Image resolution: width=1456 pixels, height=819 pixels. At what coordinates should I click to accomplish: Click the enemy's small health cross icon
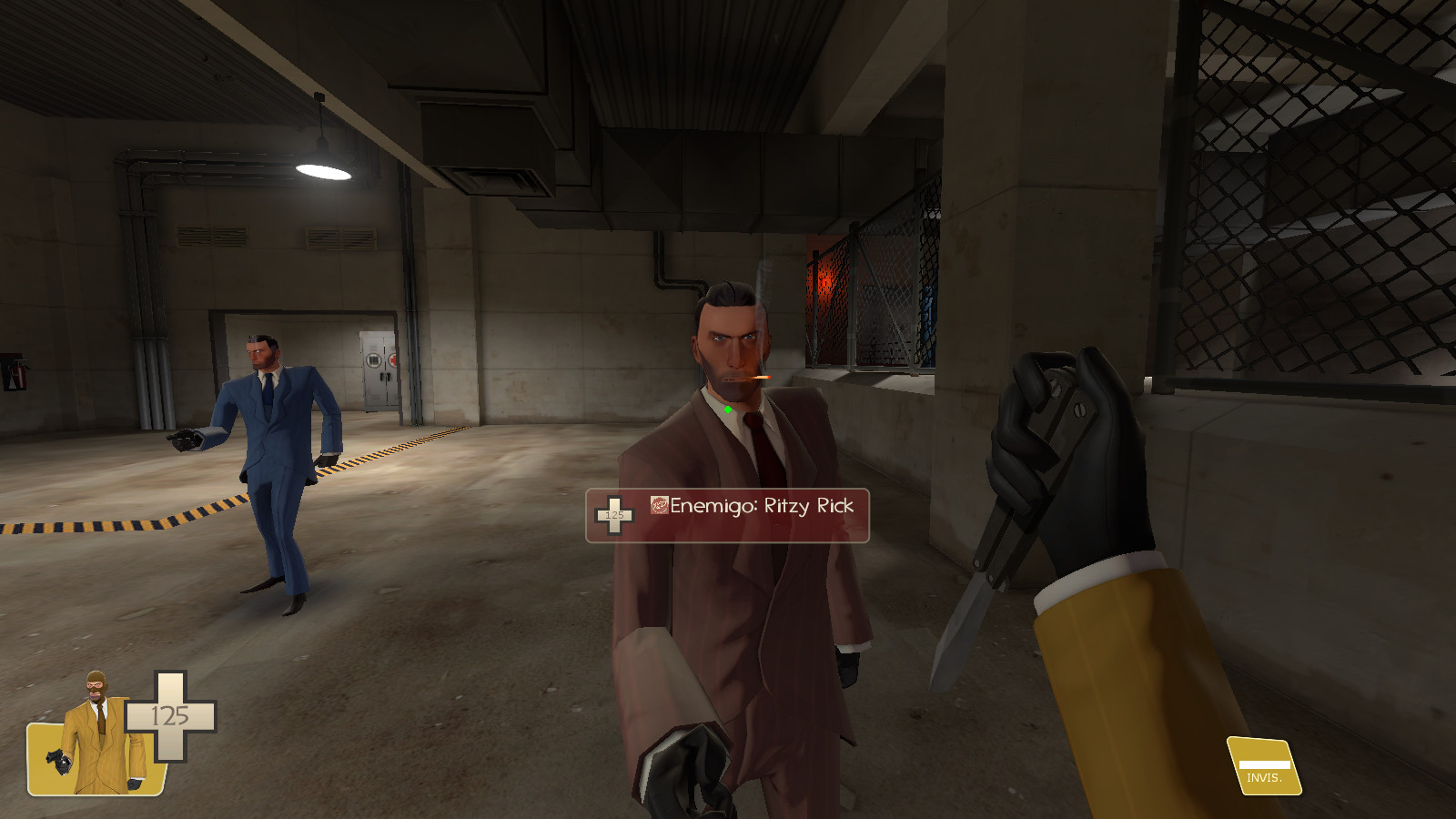[x=614, y=517]
